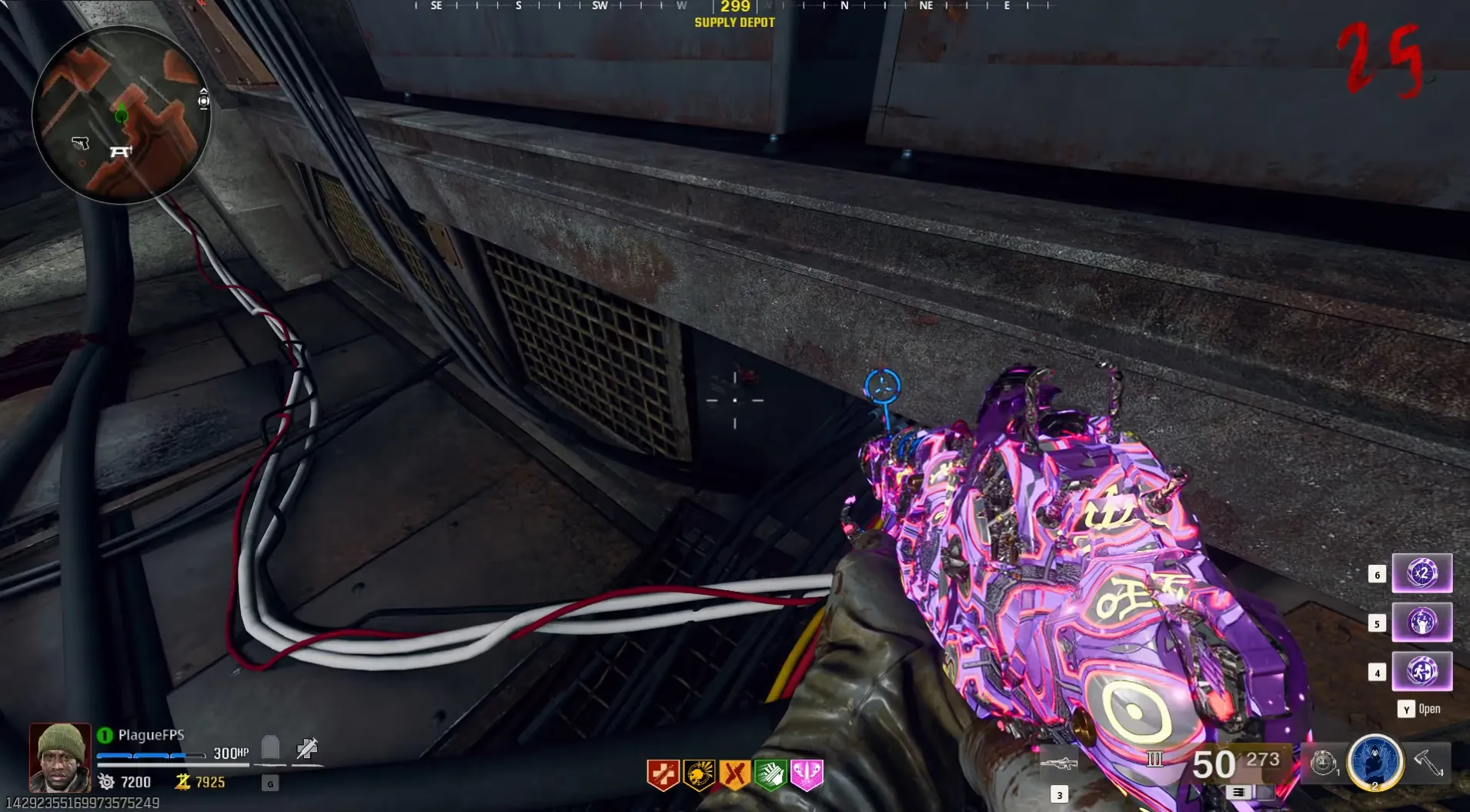Select the tomahawk lethal equipment icon

coord(1428,762)
